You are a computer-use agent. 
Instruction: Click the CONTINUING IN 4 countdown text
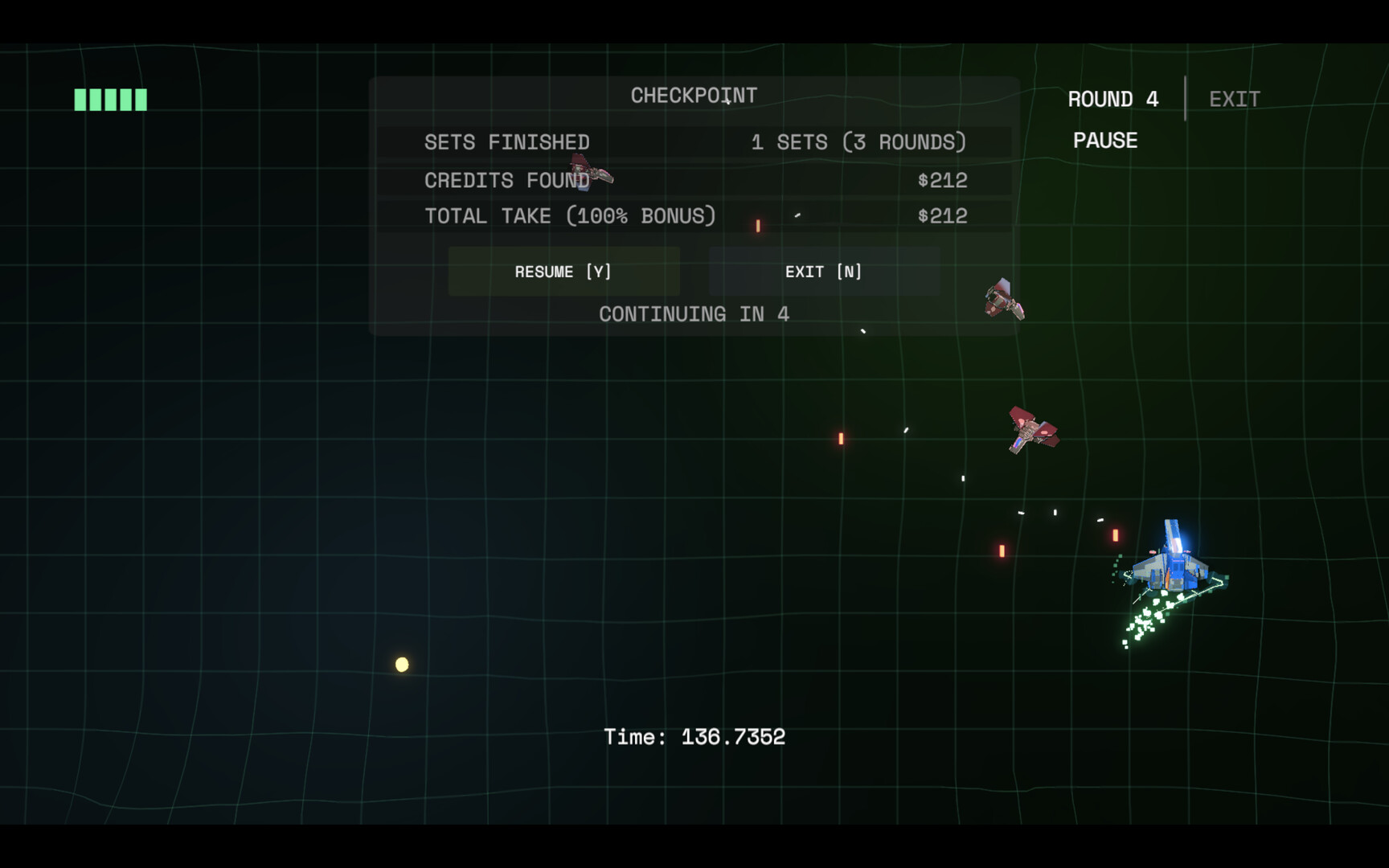[693, 313]
